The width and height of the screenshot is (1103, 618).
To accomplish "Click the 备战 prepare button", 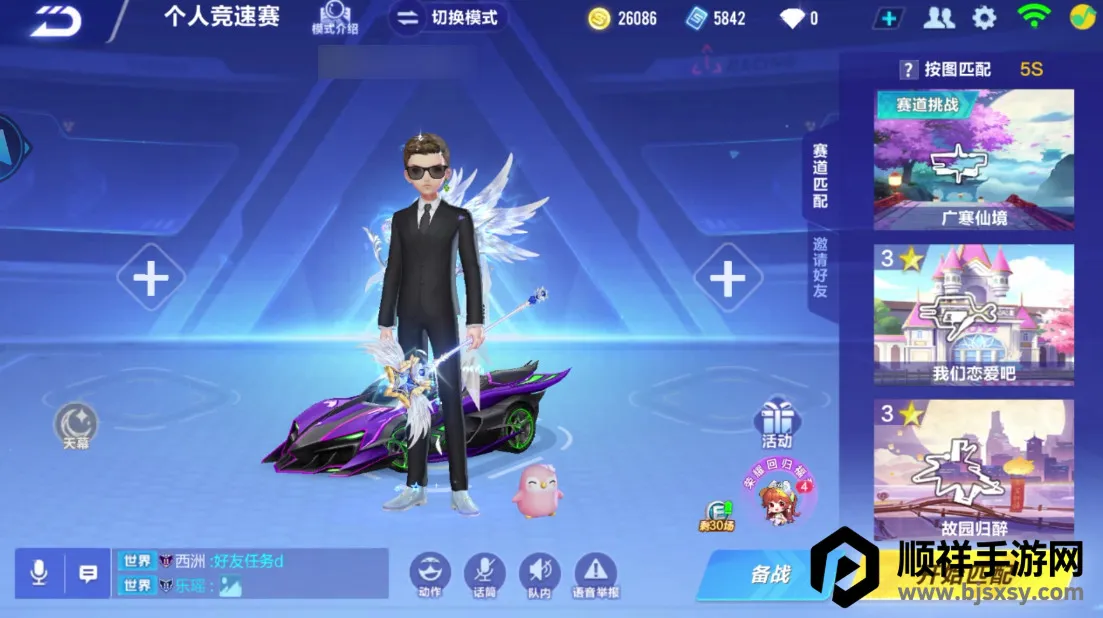I will tap(769, 574).
